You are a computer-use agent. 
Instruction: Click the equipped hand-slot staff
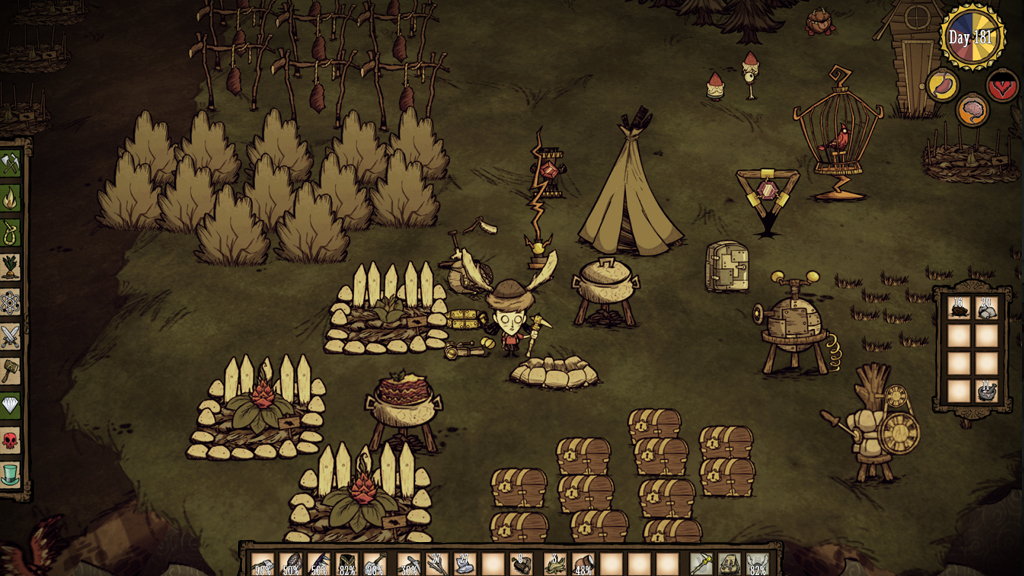(x=703, y=565)
